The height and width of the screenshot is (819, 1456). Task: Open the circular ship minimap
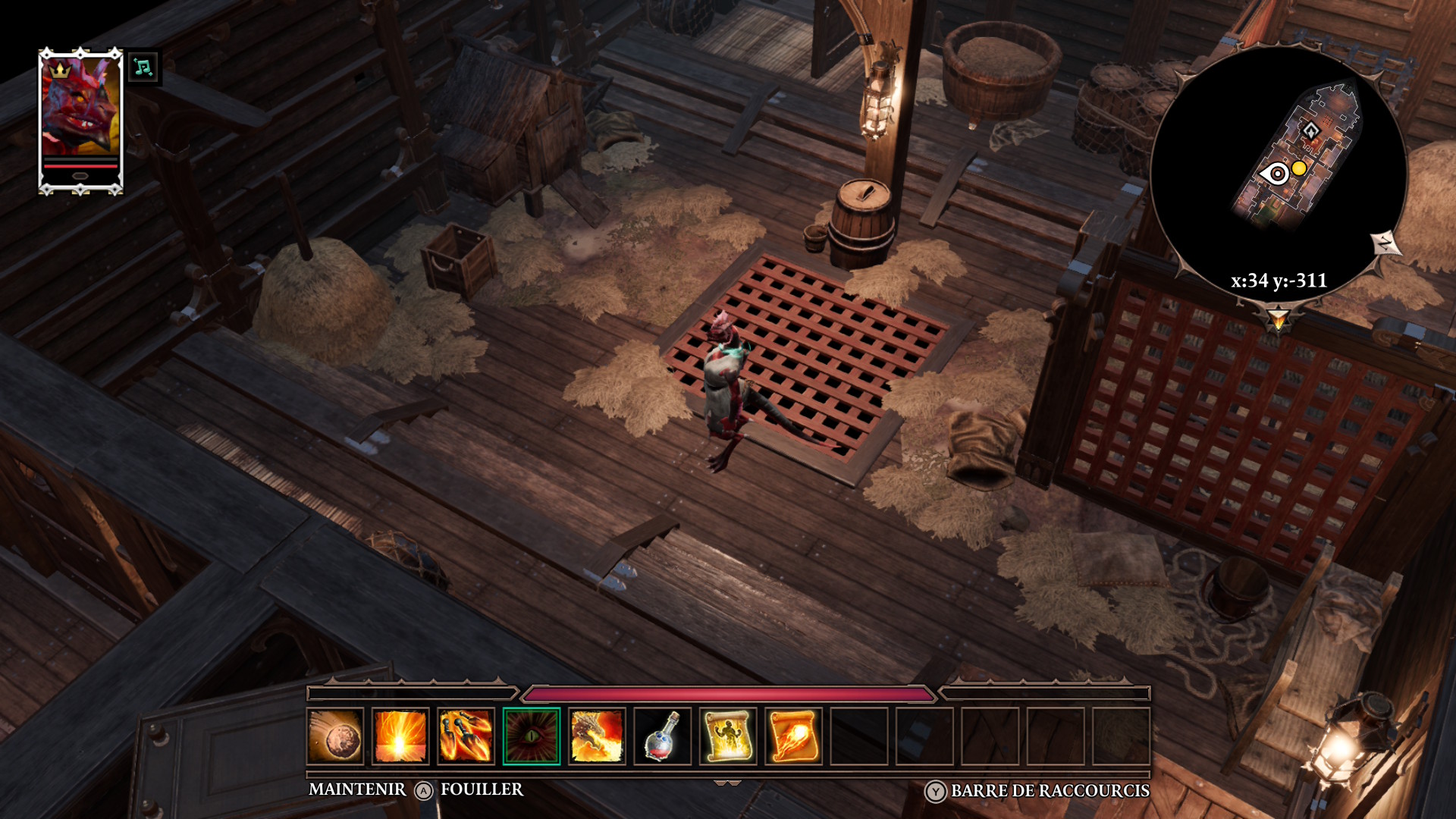(x=1279, y=171)
